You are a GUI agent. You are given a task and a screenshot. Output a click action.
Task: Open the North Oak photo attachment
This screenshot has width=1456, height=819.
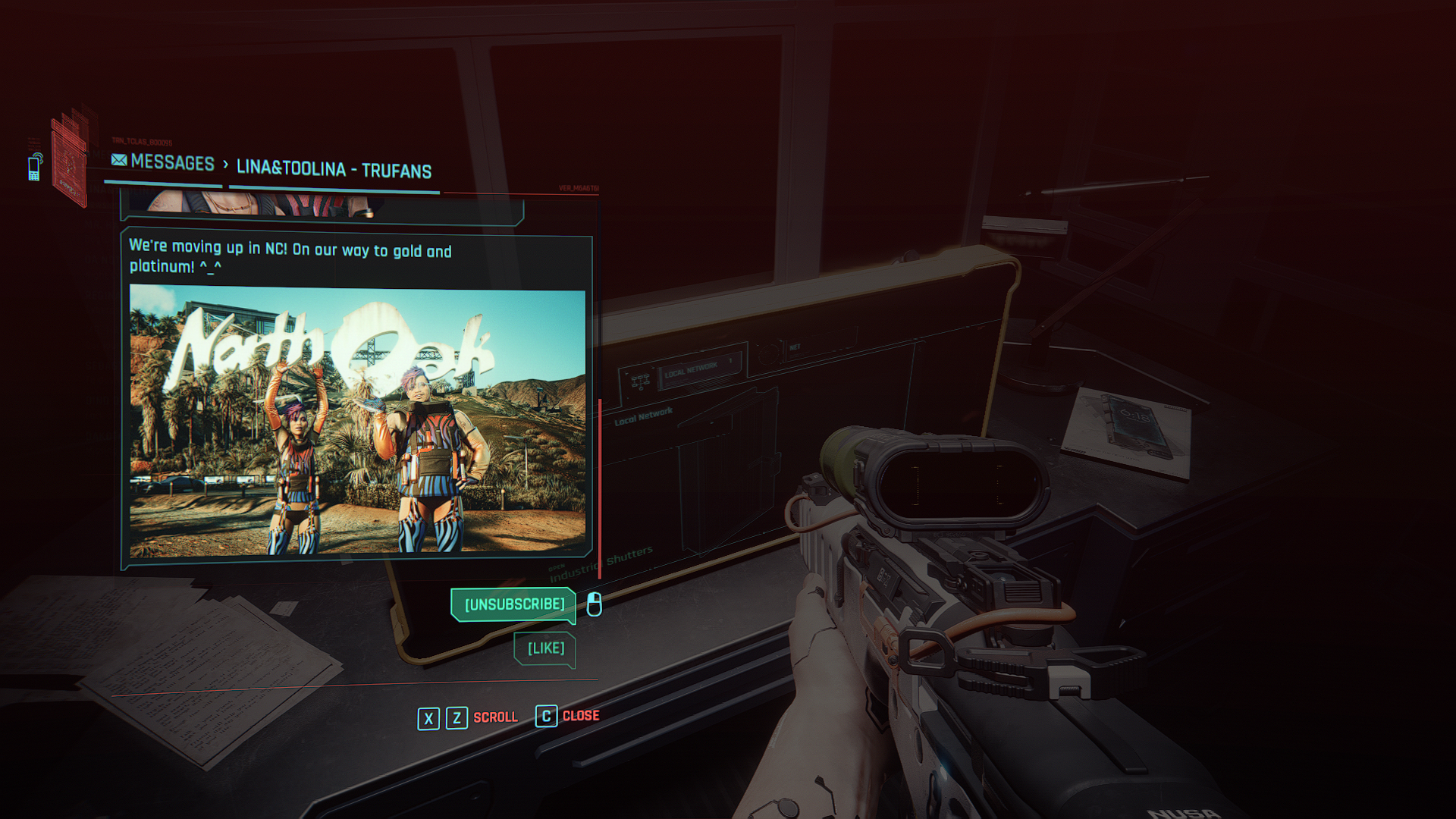[357, 421]
